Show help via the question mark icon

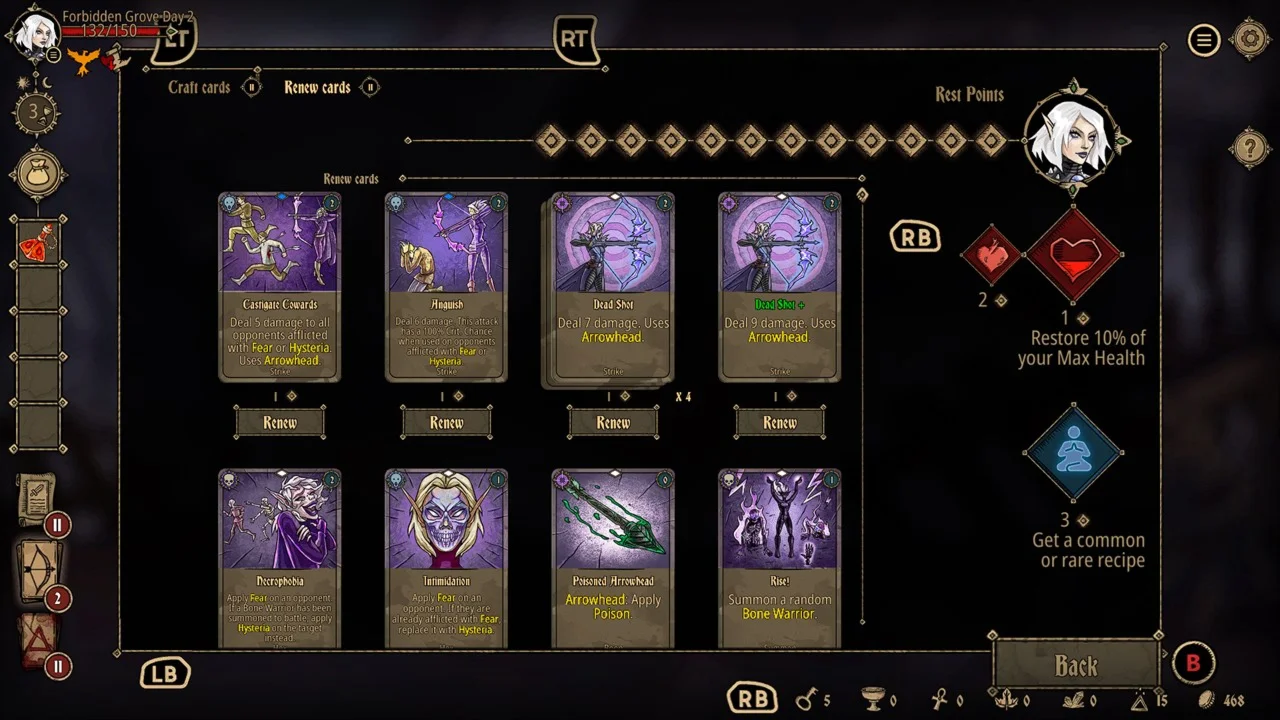click(x=1249, y=149)
